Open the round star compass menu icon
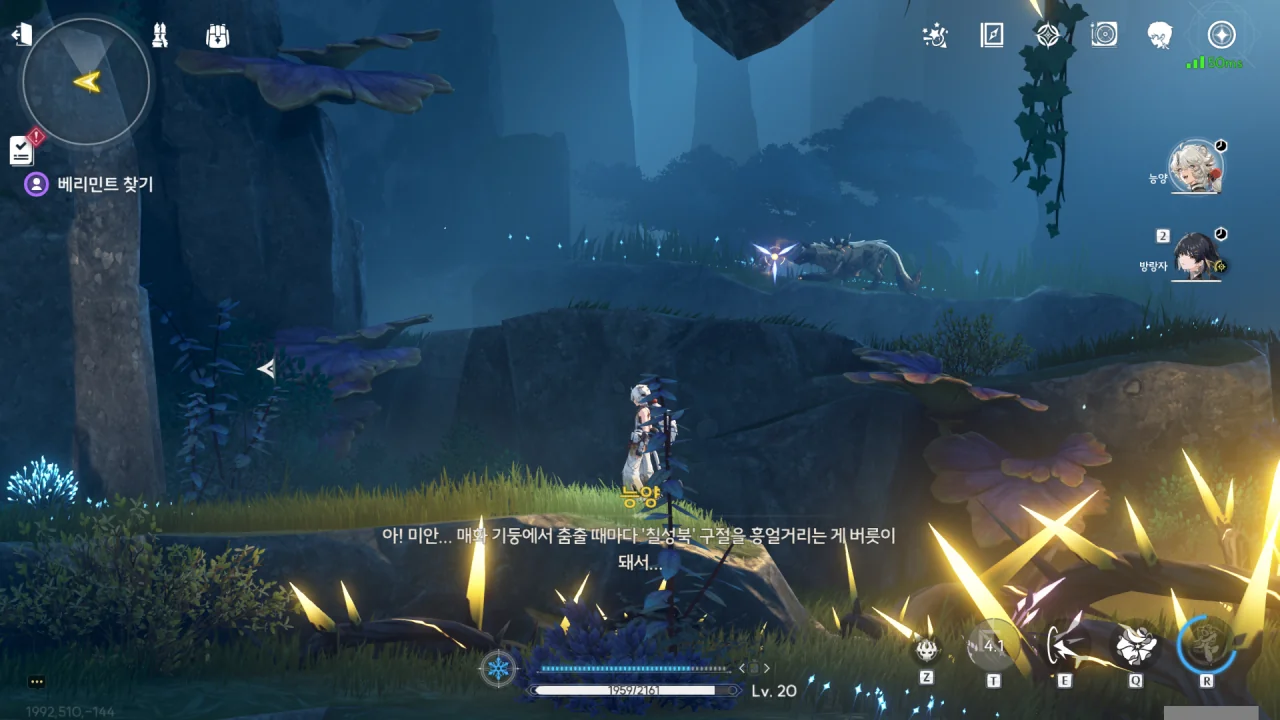Image resolution: width=1280 pixels, height=720 pixels. click(x=1221, y=36)
